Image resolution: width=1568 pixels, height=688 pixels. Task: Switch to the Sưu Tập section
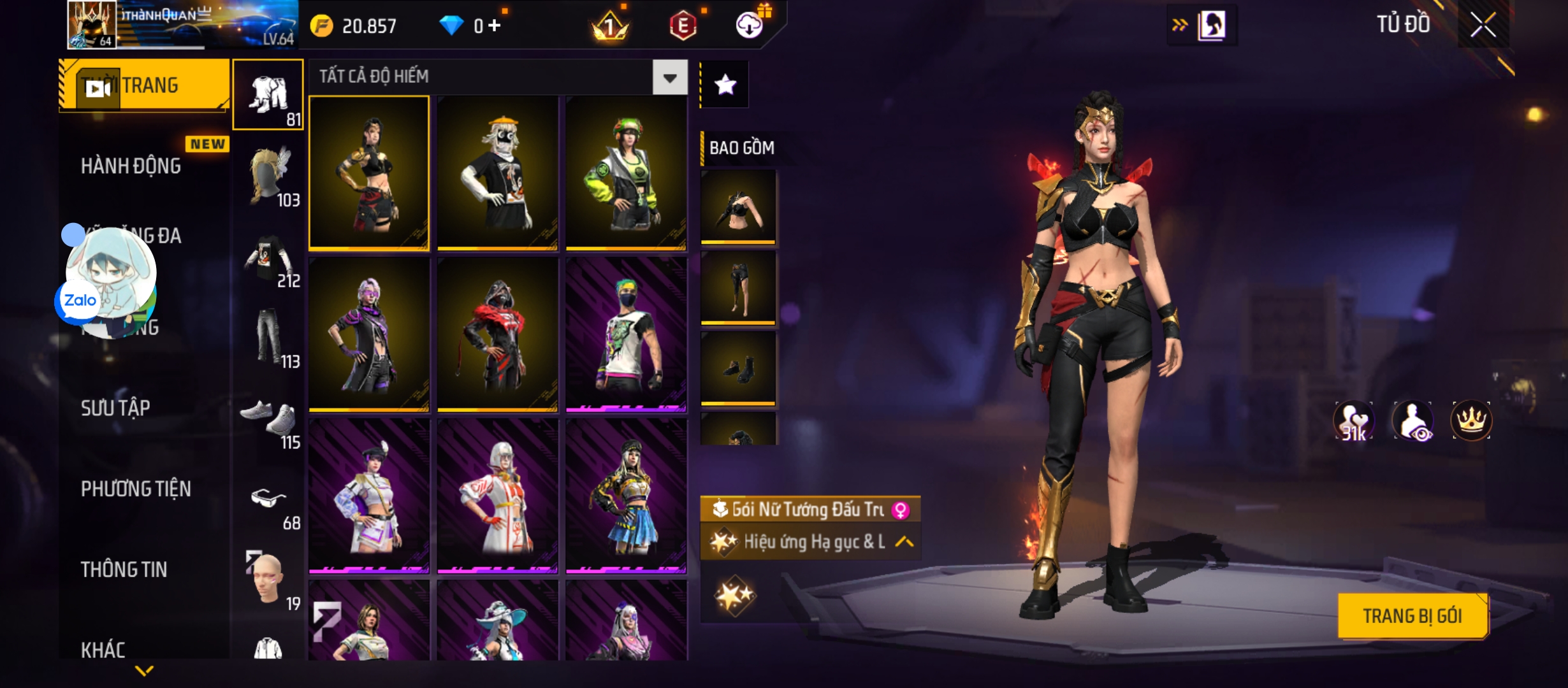115,408
